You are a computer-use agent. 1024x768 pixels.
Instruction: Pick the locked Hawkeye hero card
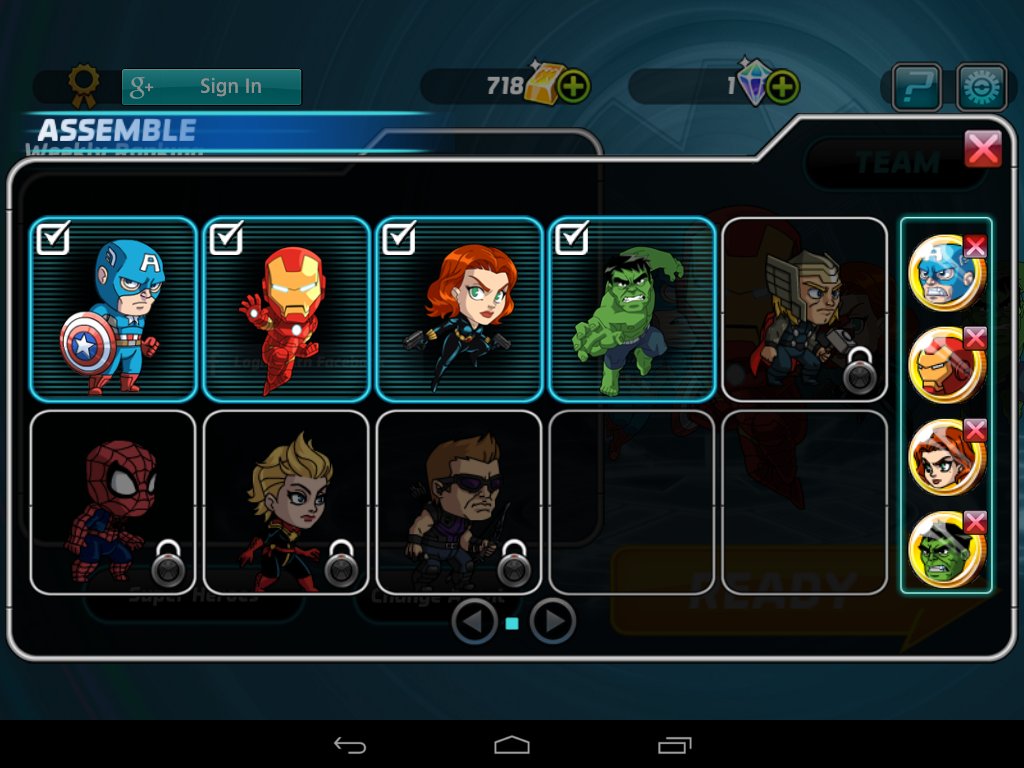[x=459, y=502]
